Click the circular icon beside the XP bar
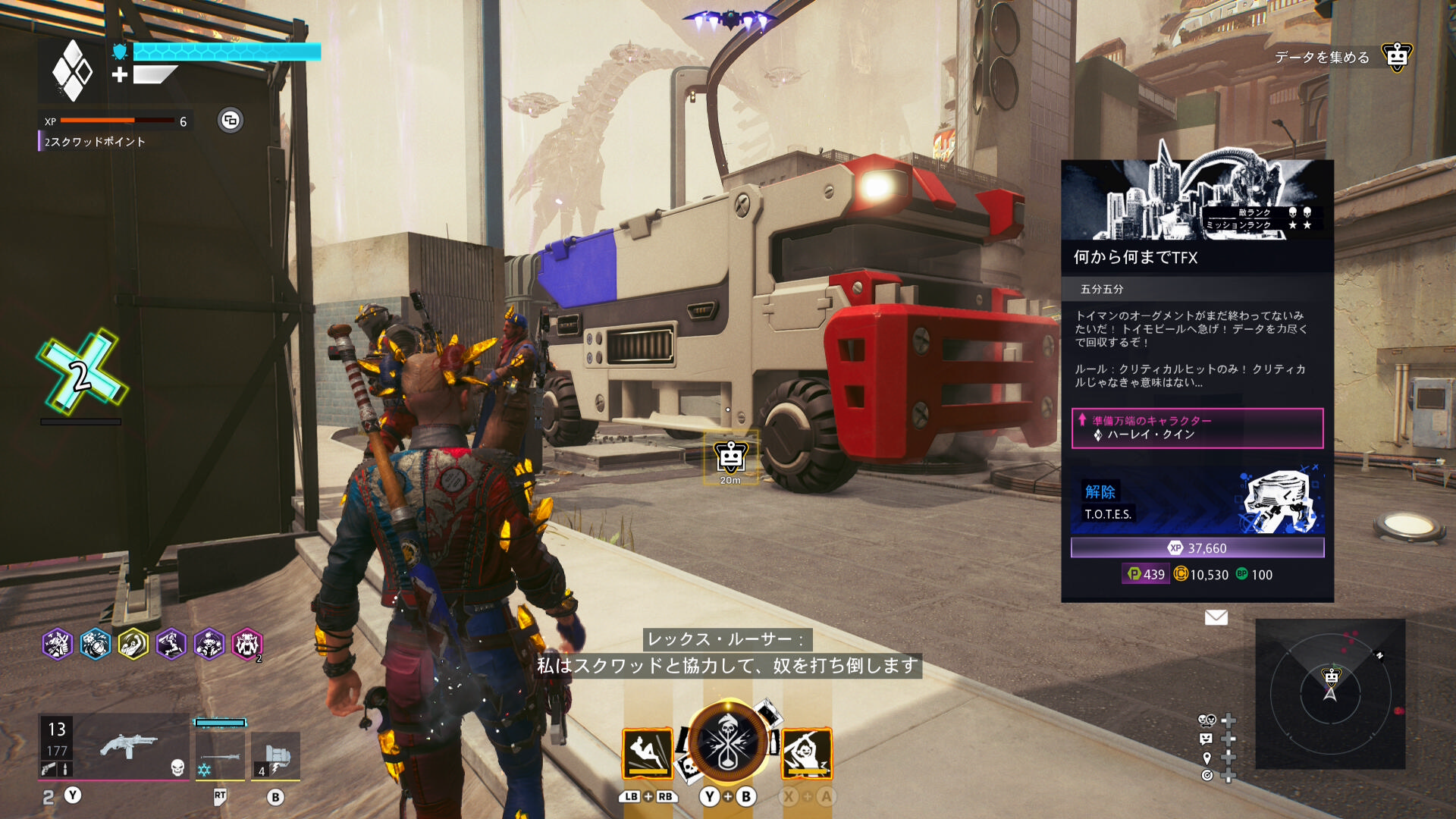1456x819 pixels. 231,121
